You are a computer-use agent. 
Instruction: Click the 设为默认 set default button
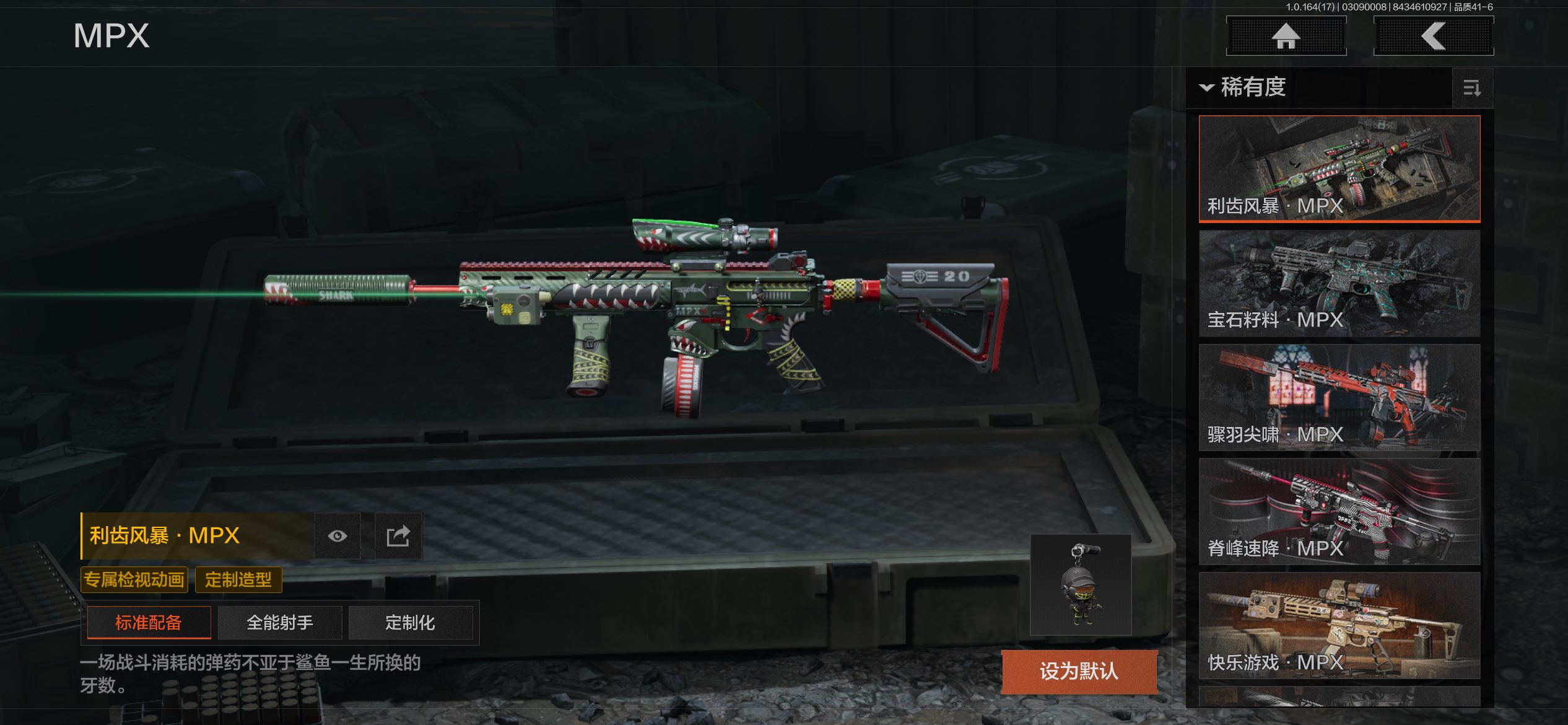[1079, 671]
